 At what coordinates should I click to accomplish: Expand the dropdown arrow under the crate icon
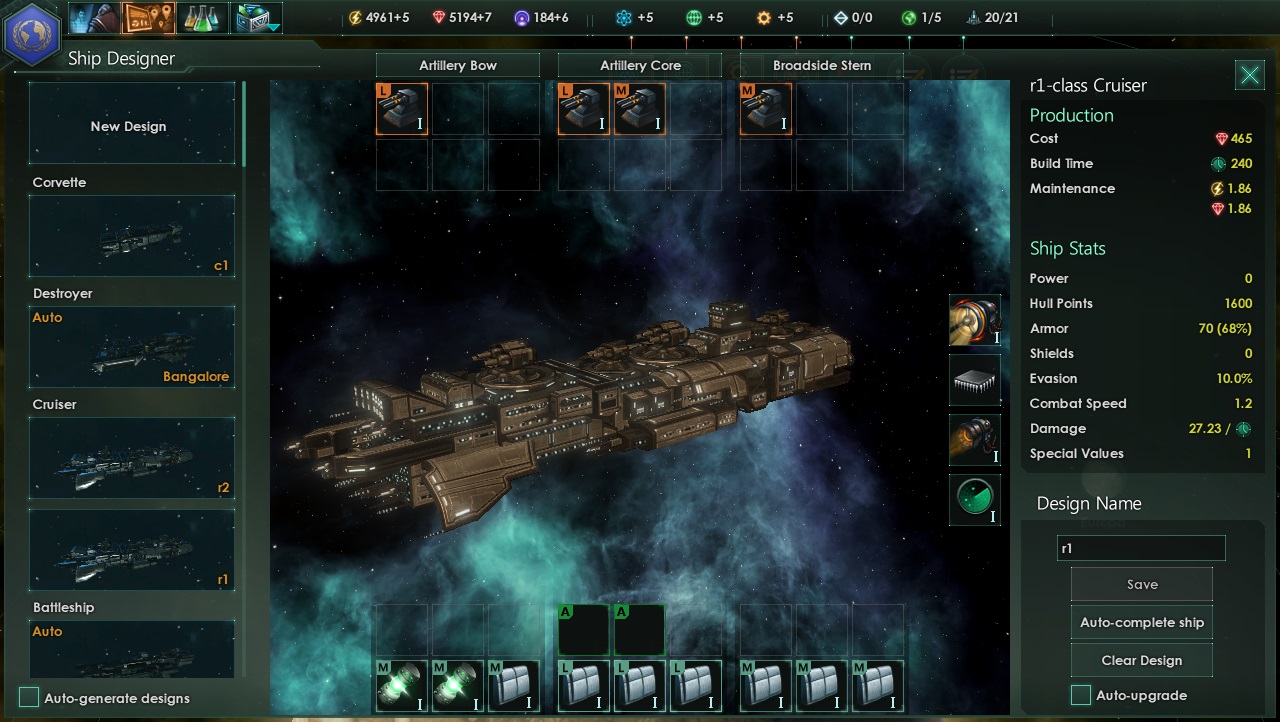(x=272, y=29)
